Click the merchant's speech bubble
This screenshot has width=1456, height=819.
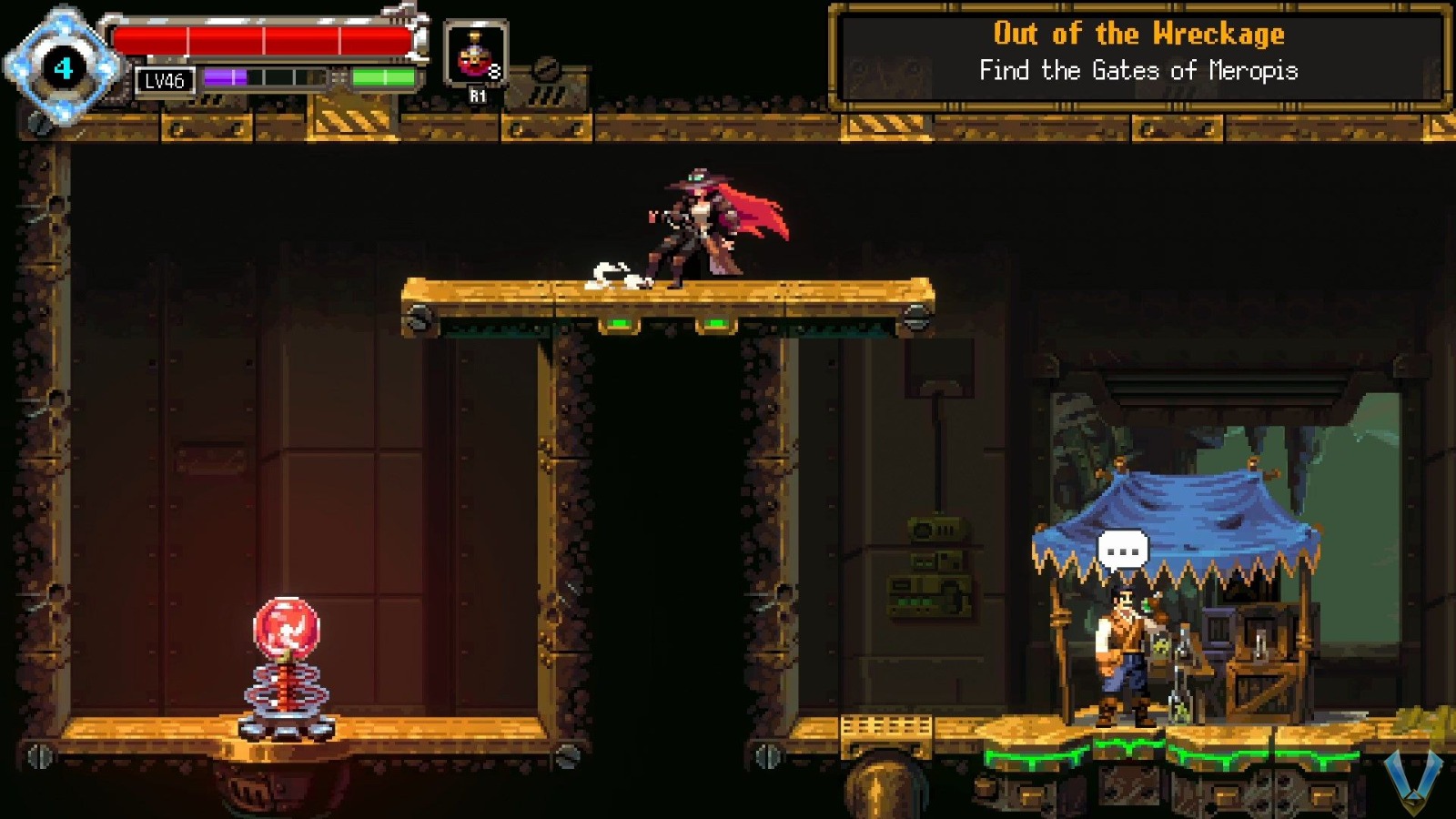tap(1126, 547)
